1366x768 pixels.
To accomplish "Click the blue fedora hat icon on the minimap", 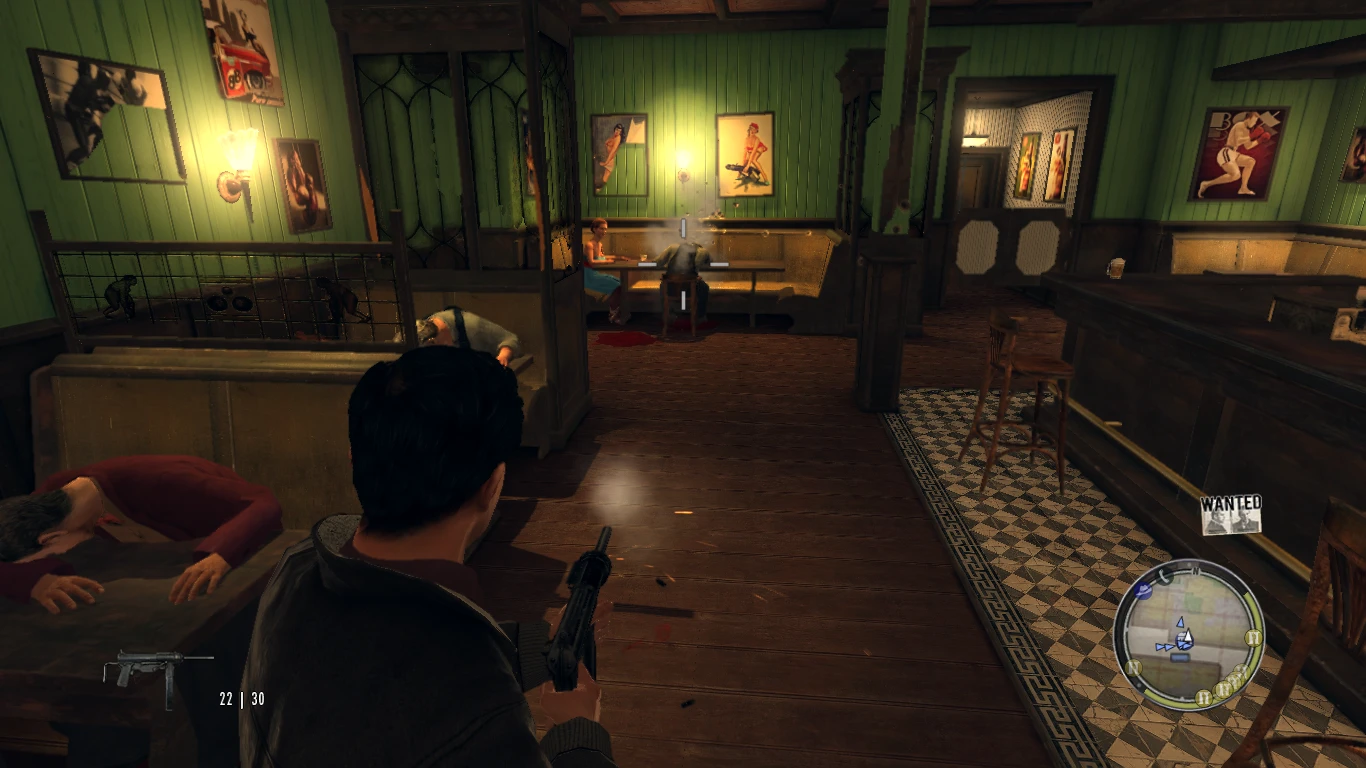I will pyautogui.click(x=1143, y=591).
